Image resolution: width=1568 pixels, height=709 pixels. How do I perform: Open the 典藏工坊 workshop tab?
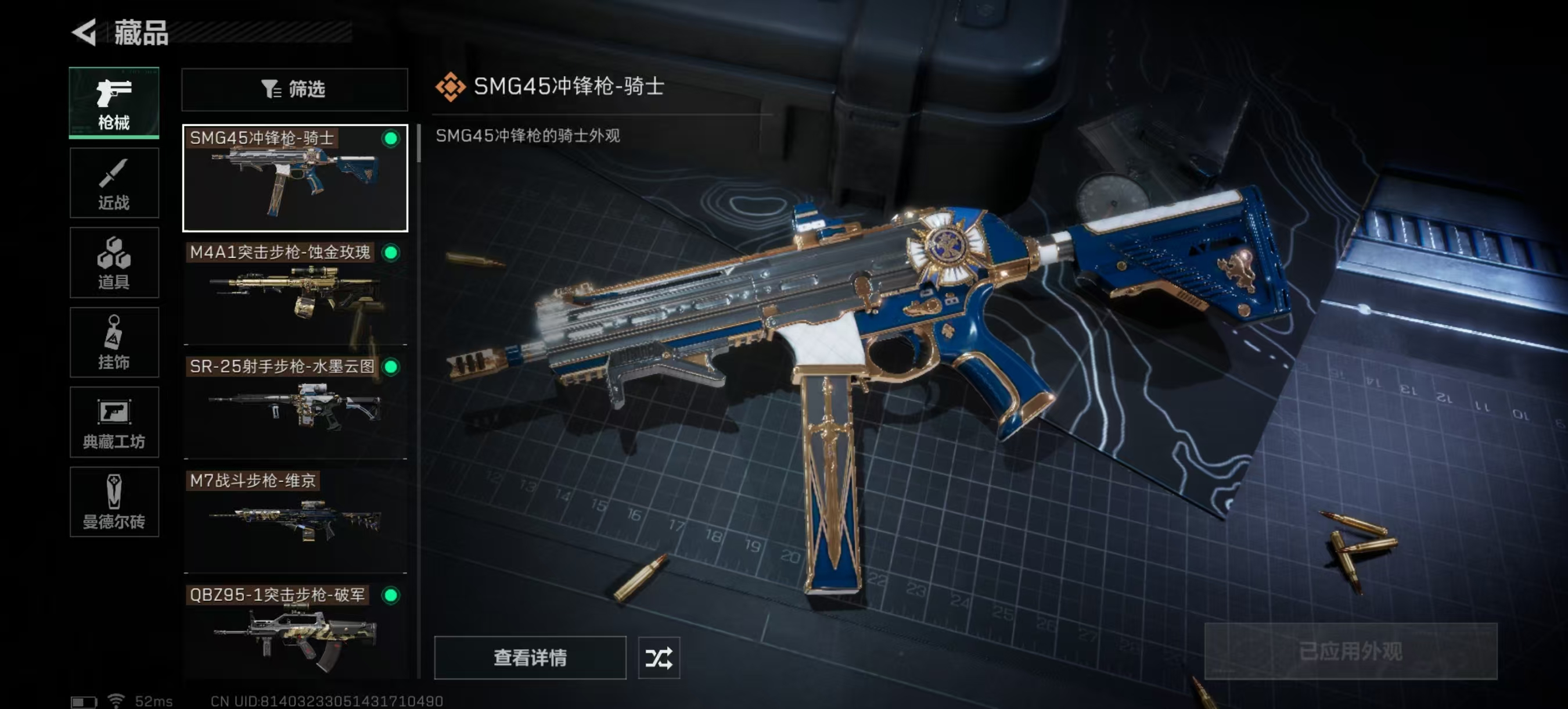tap(114, 422)
